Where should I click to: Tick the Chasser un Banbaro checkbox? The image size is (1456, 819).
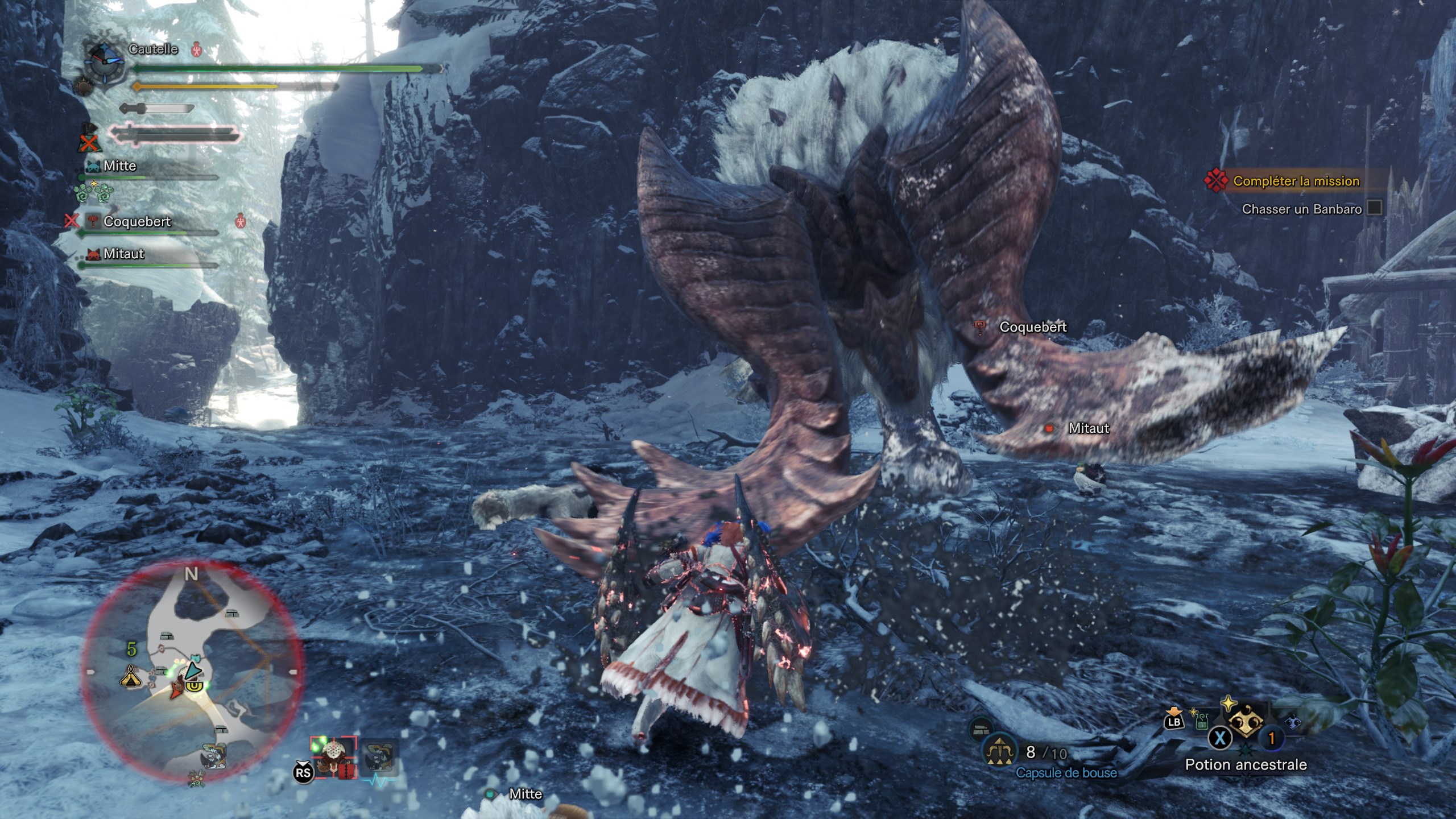(x=1374, y=208)
